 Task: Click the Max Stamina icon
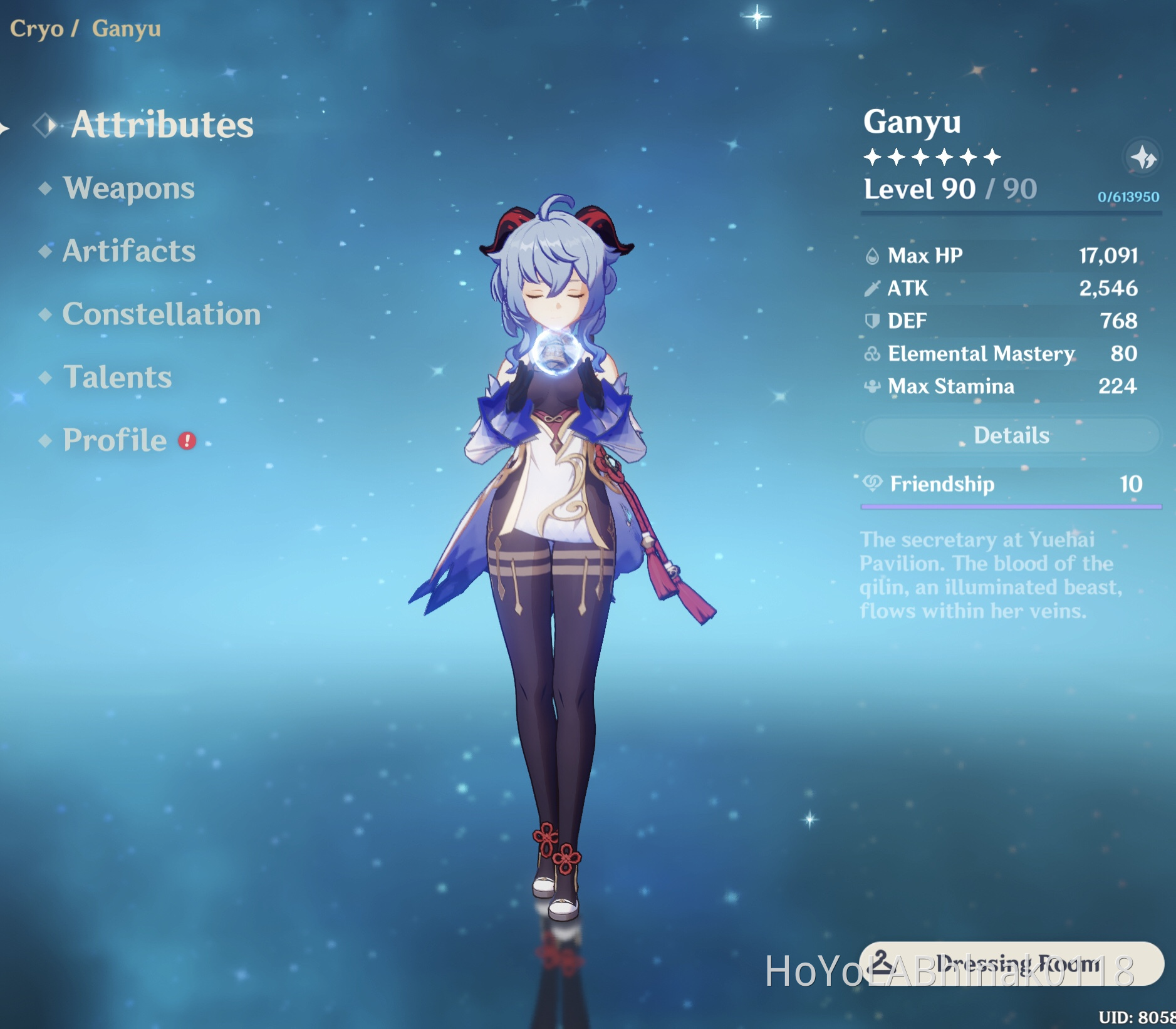872,386
